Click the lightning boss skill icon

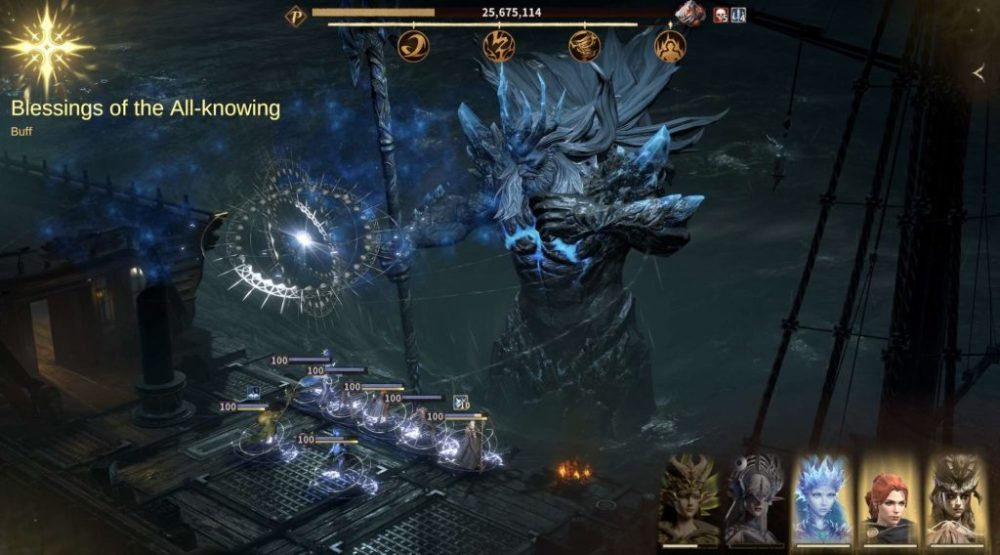tap(498, 45)
